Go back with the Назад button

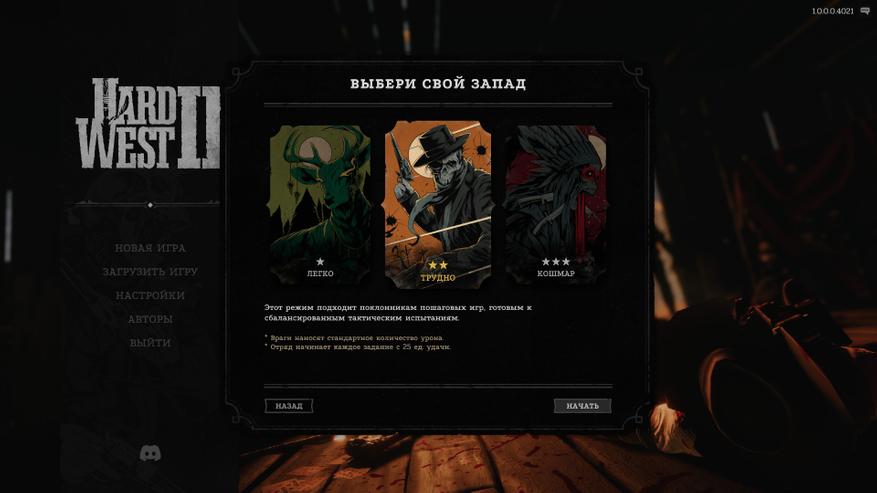[x=289, y=406]
